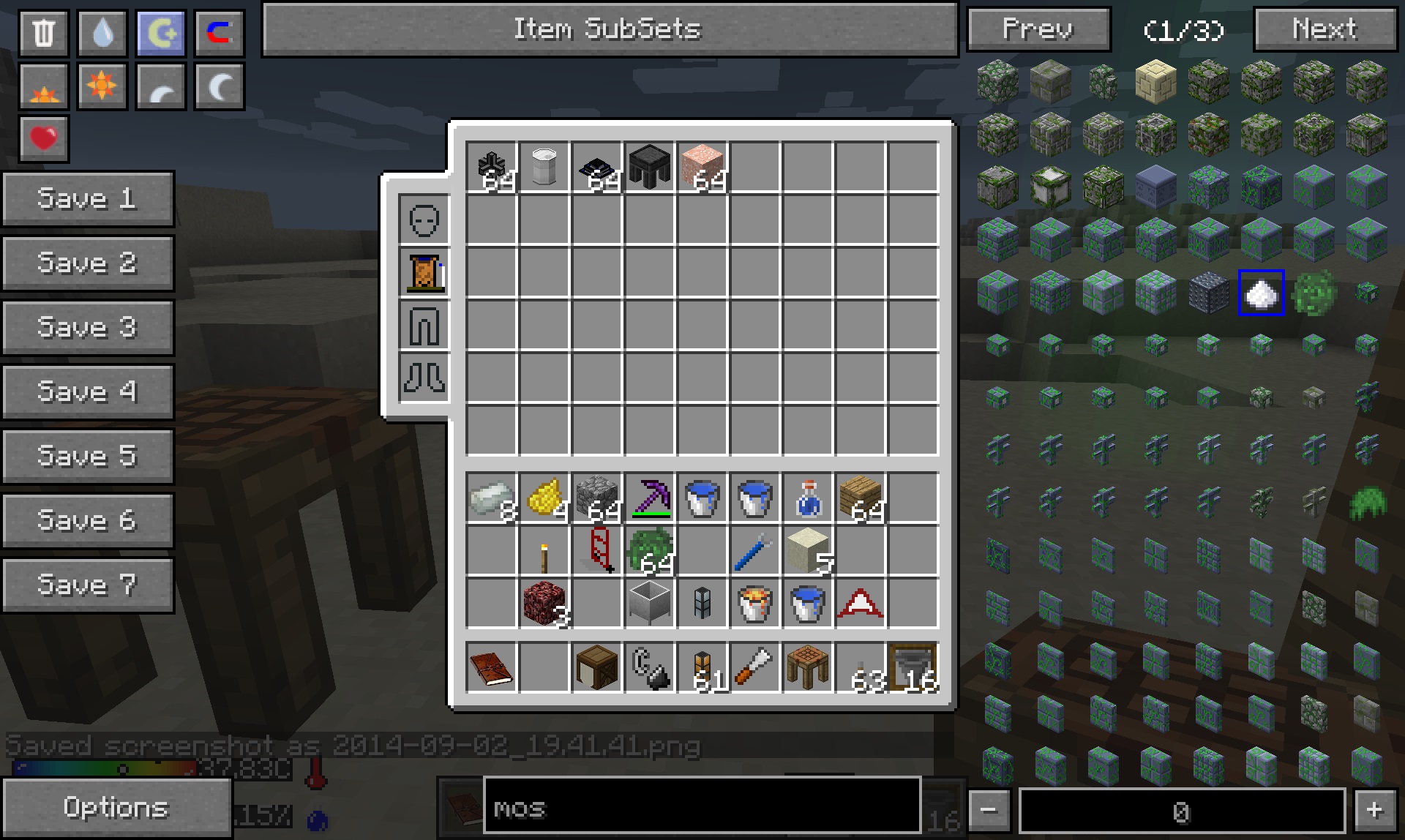Select the wooden planks stack
The height and width of the screenshot is (840, 1405).
(x=861, y=498)
